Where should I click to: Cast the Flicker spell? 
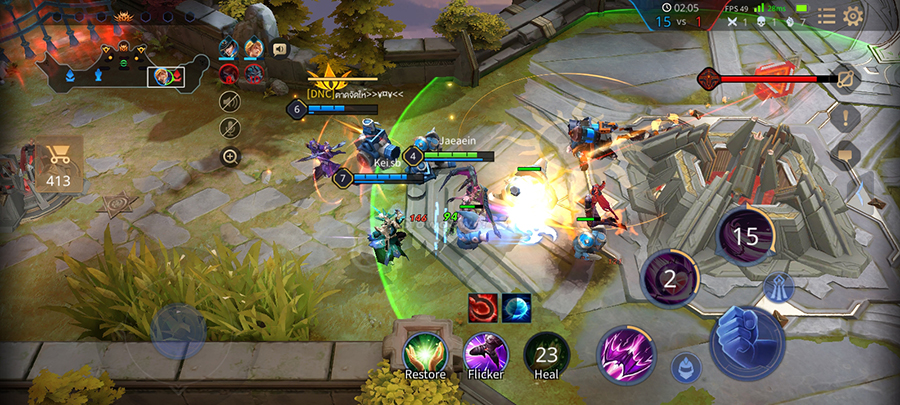pos(486,355)
